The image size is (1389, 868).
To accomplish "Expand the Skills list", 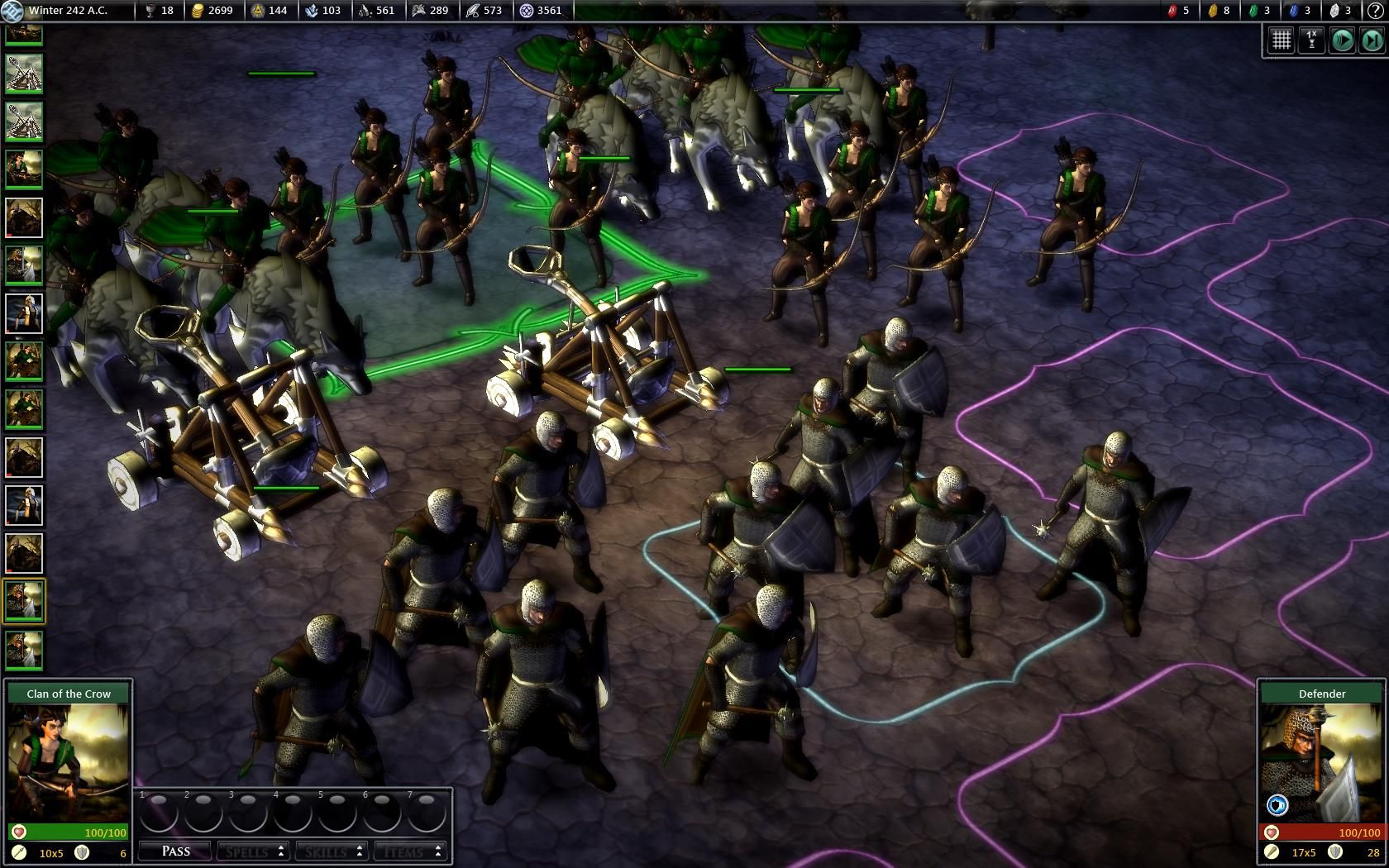I will (329, 851).
